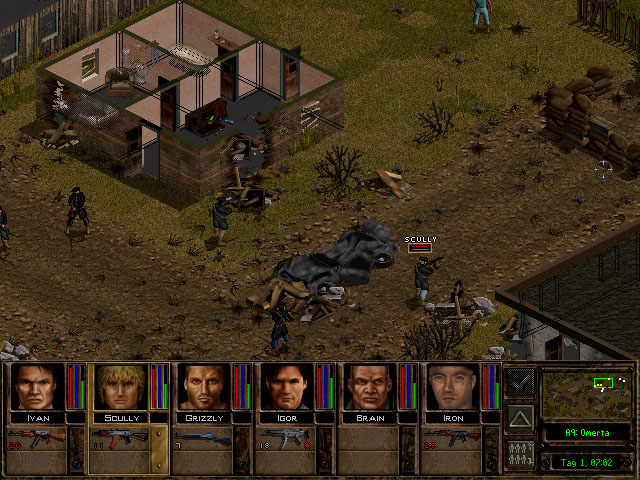
Task: Choose Iron's rifle weapon slot
Action: (x=454, y=438)
